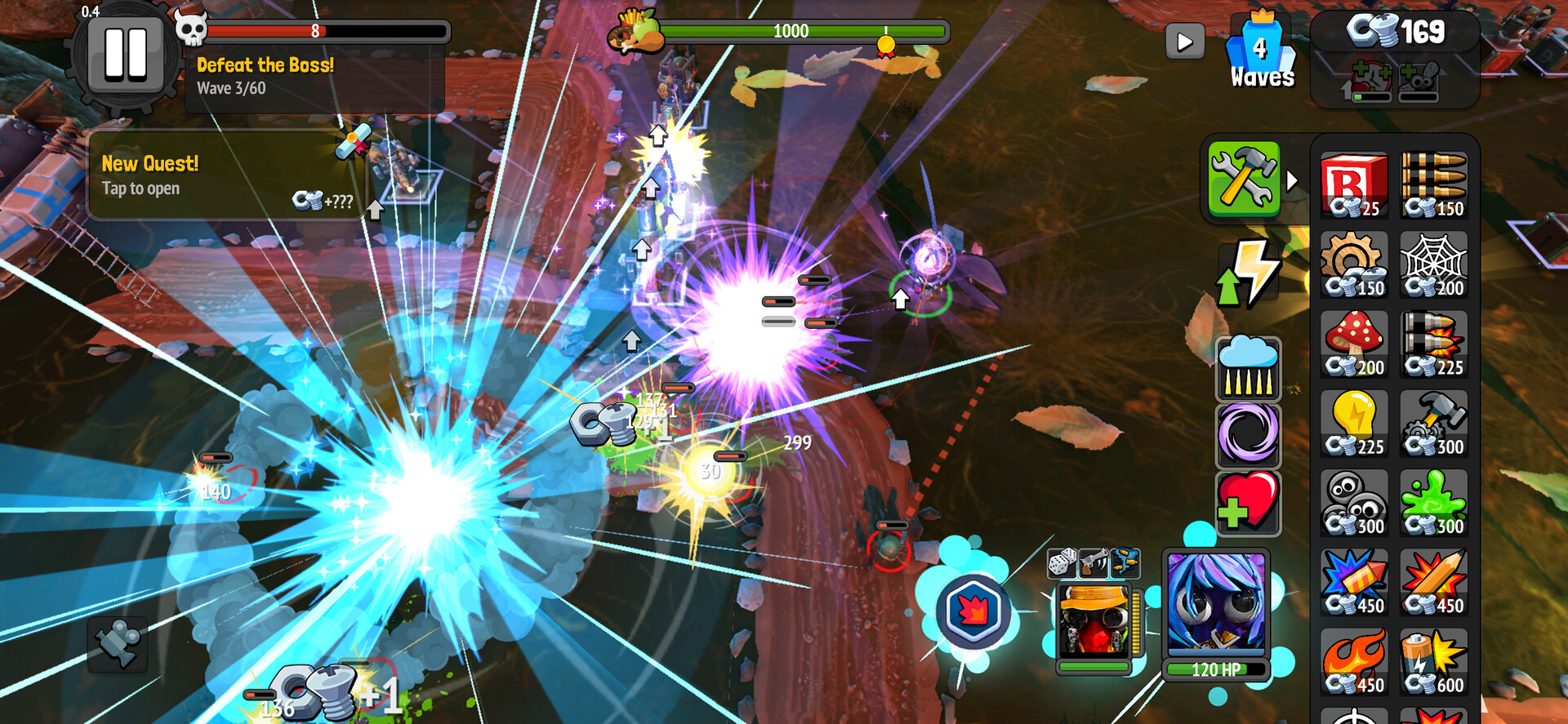Viewport: 1568px width, 724px height.
Task: Expand the build menu via its arrow
Action: click(x=1294, y=181)
